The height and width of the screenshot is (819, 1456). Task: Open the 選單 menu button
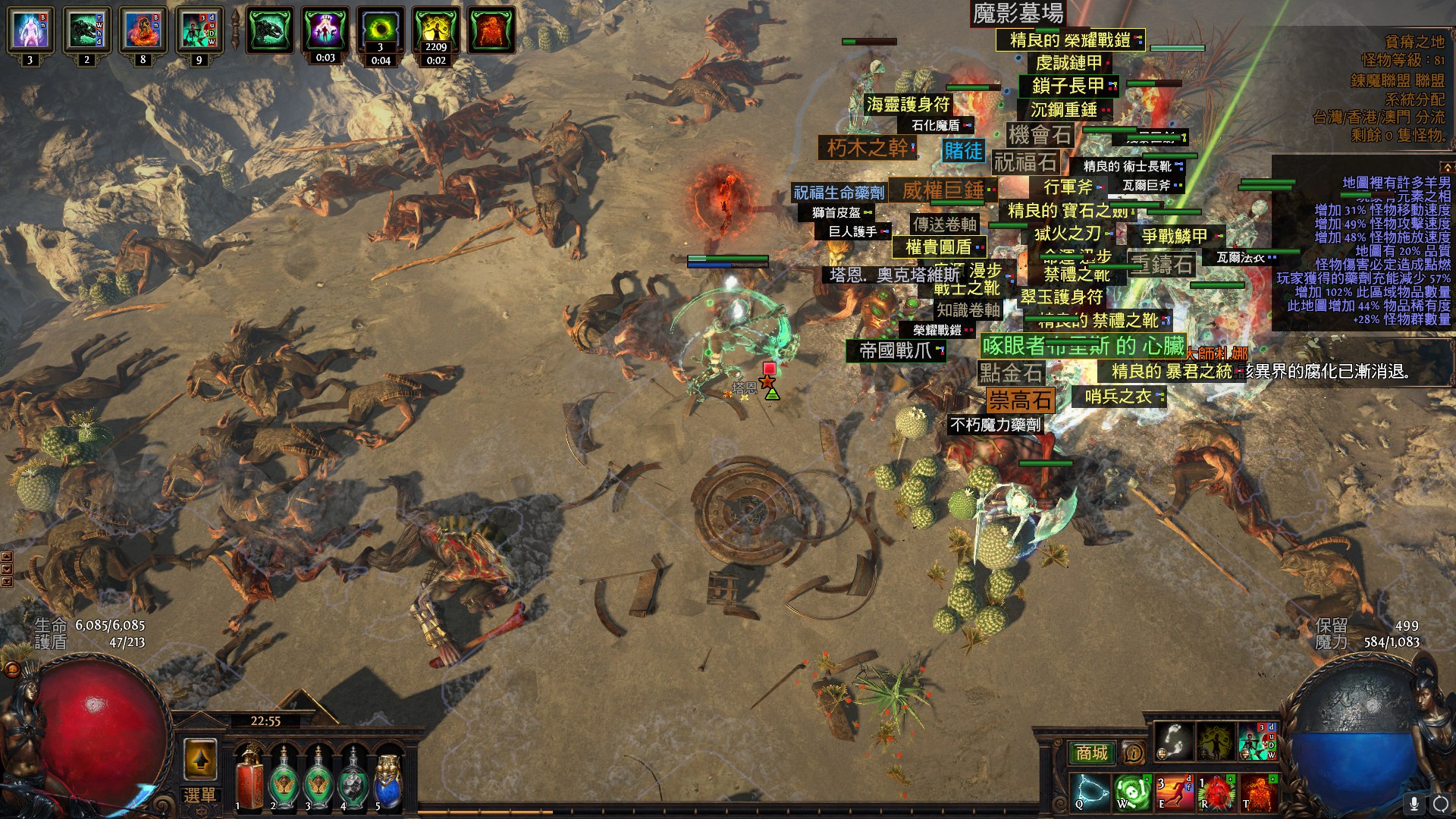click(200, 795)
